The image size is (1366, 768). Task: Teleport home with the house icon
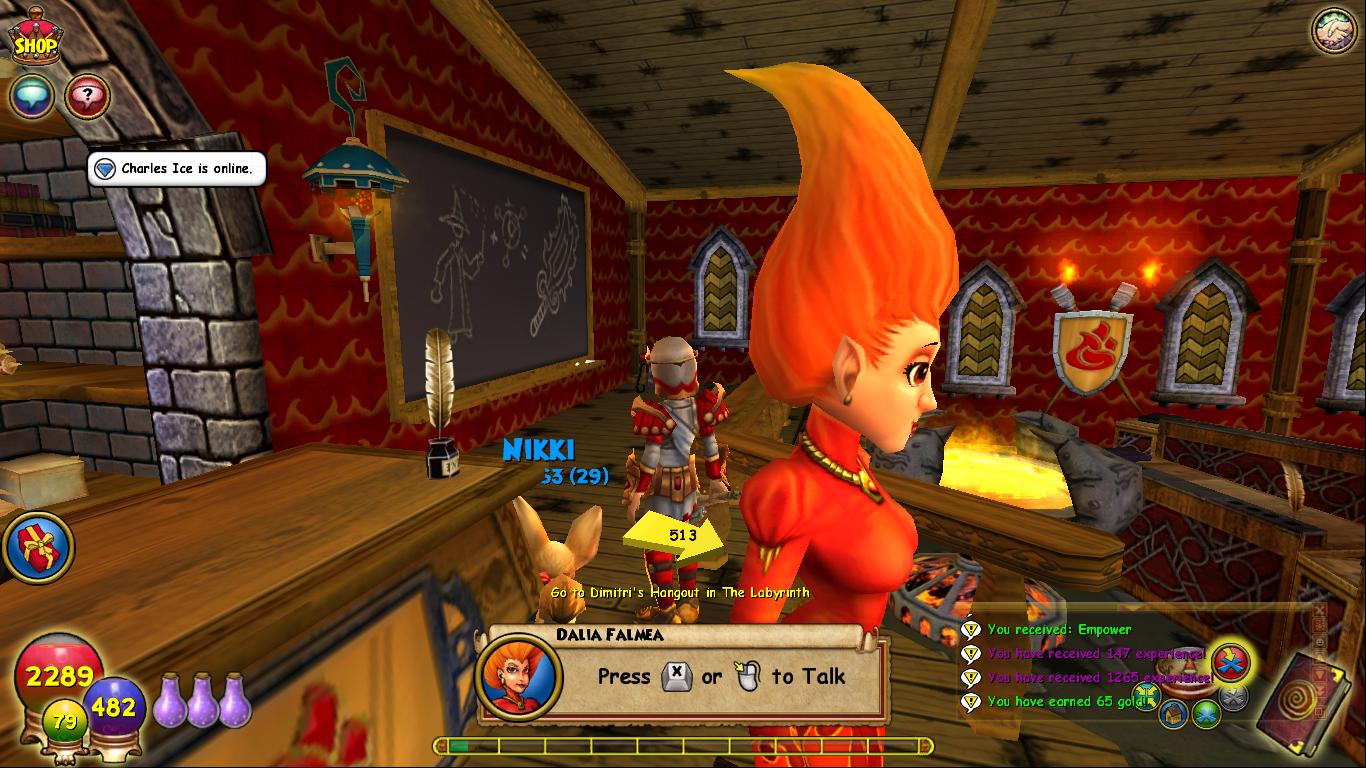[1174, 713]
